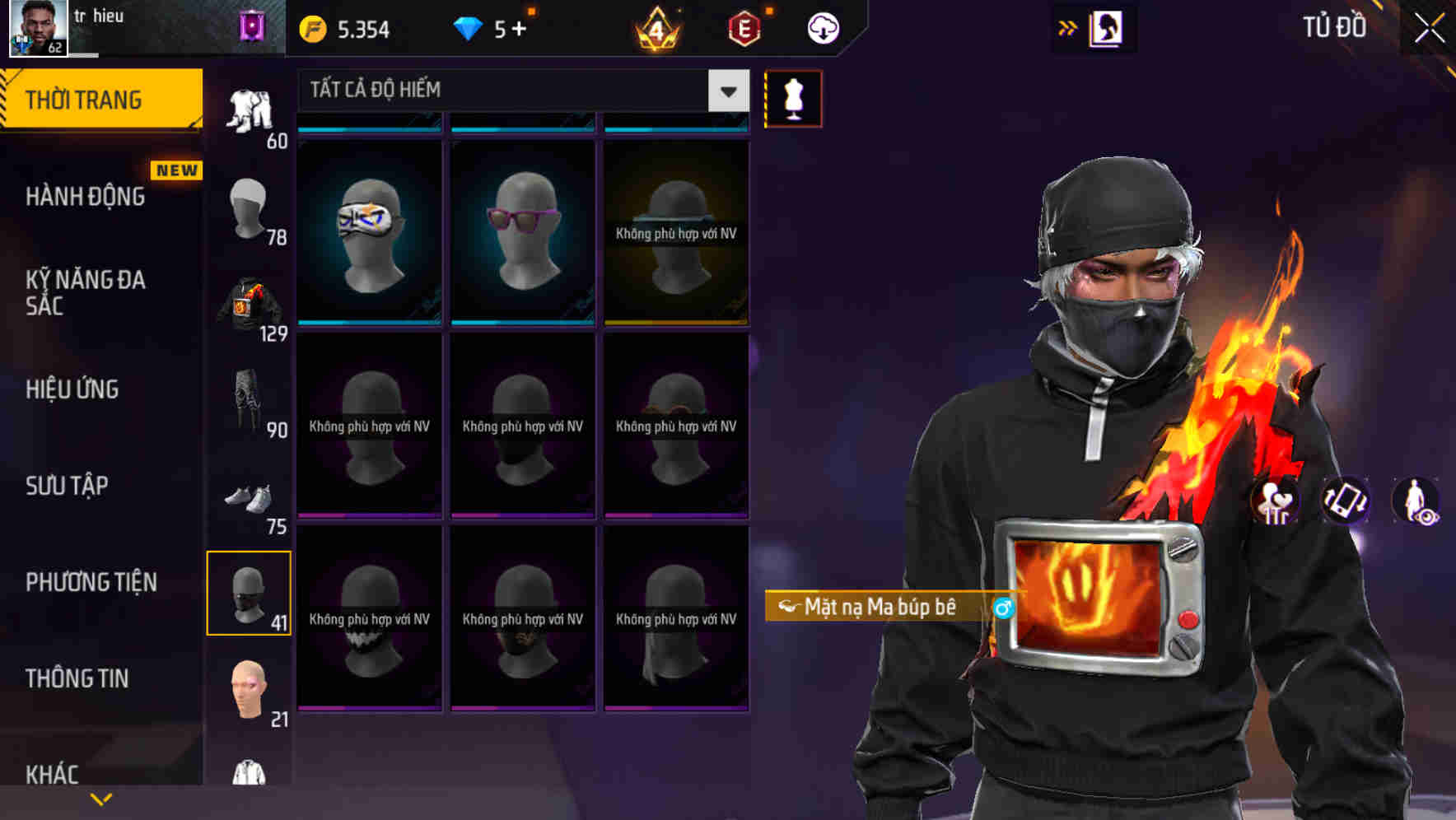Toggle the male gender icon on Mặt nạ Ma búp bê
This screenshot has width=1456, height=820.
[1003, 608]
